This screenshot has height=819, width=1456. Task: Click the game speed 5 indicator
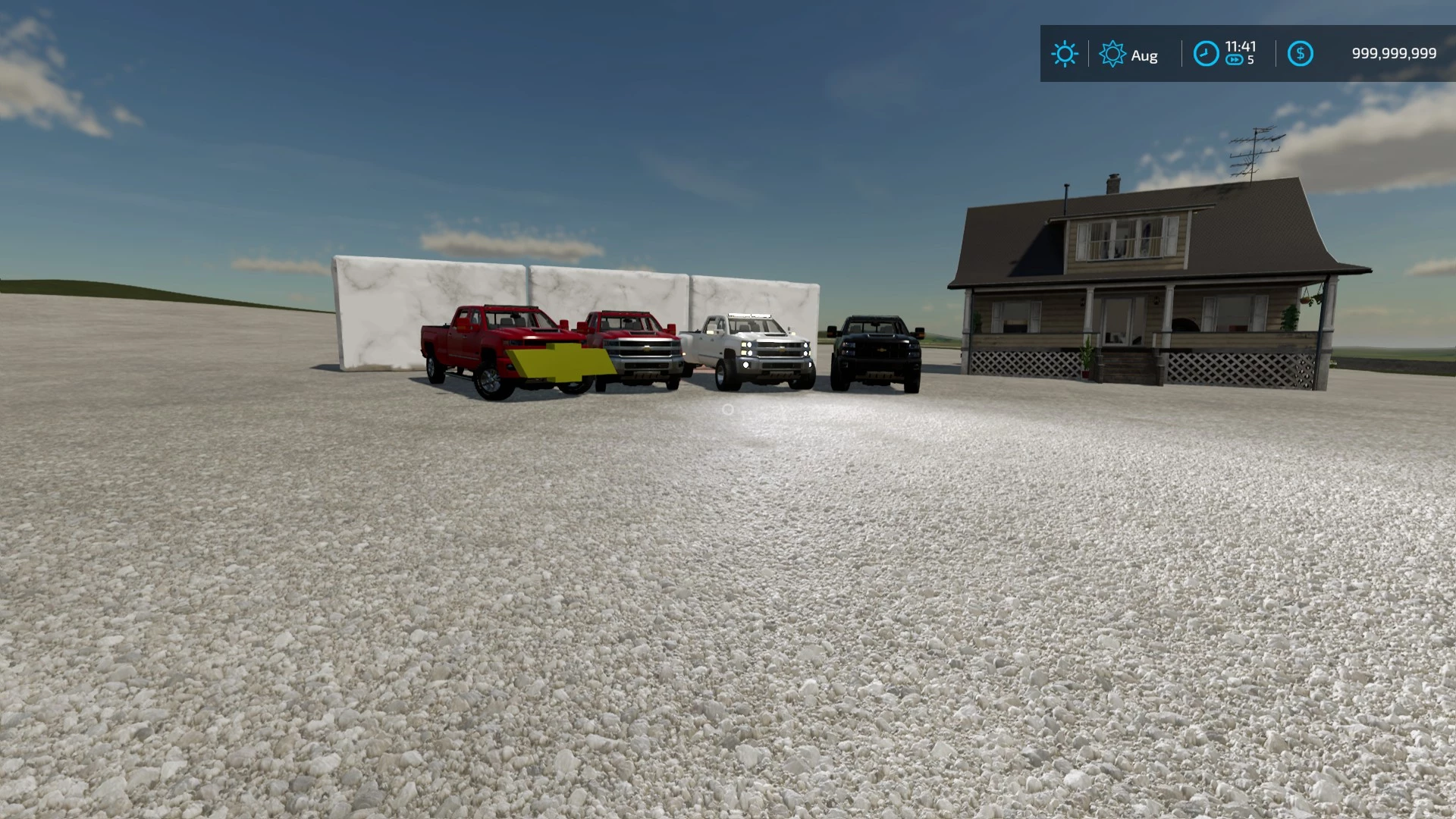[x=1250, y=60]
